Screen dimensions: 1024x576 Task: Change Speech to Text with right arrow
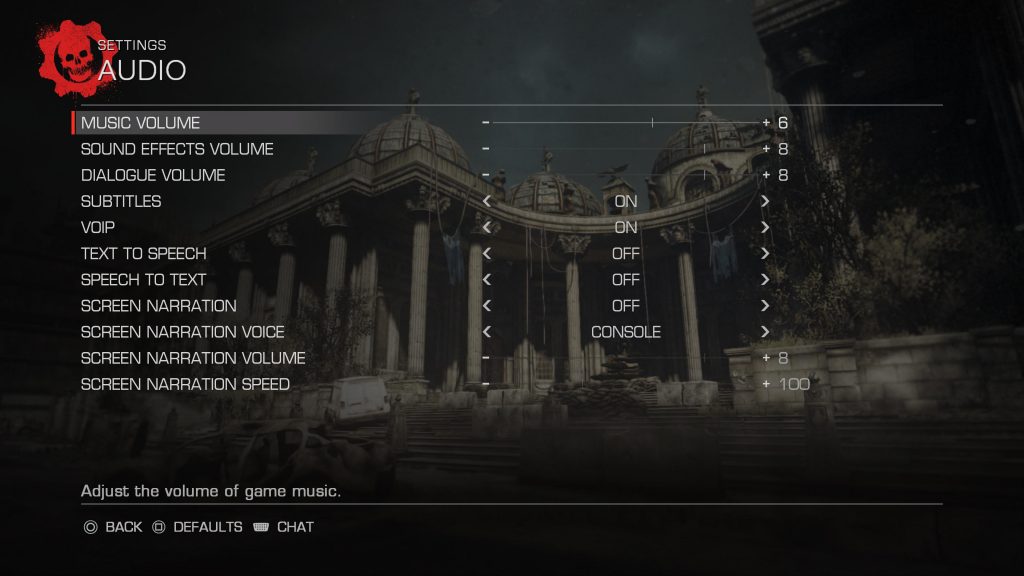pos(765,279)
